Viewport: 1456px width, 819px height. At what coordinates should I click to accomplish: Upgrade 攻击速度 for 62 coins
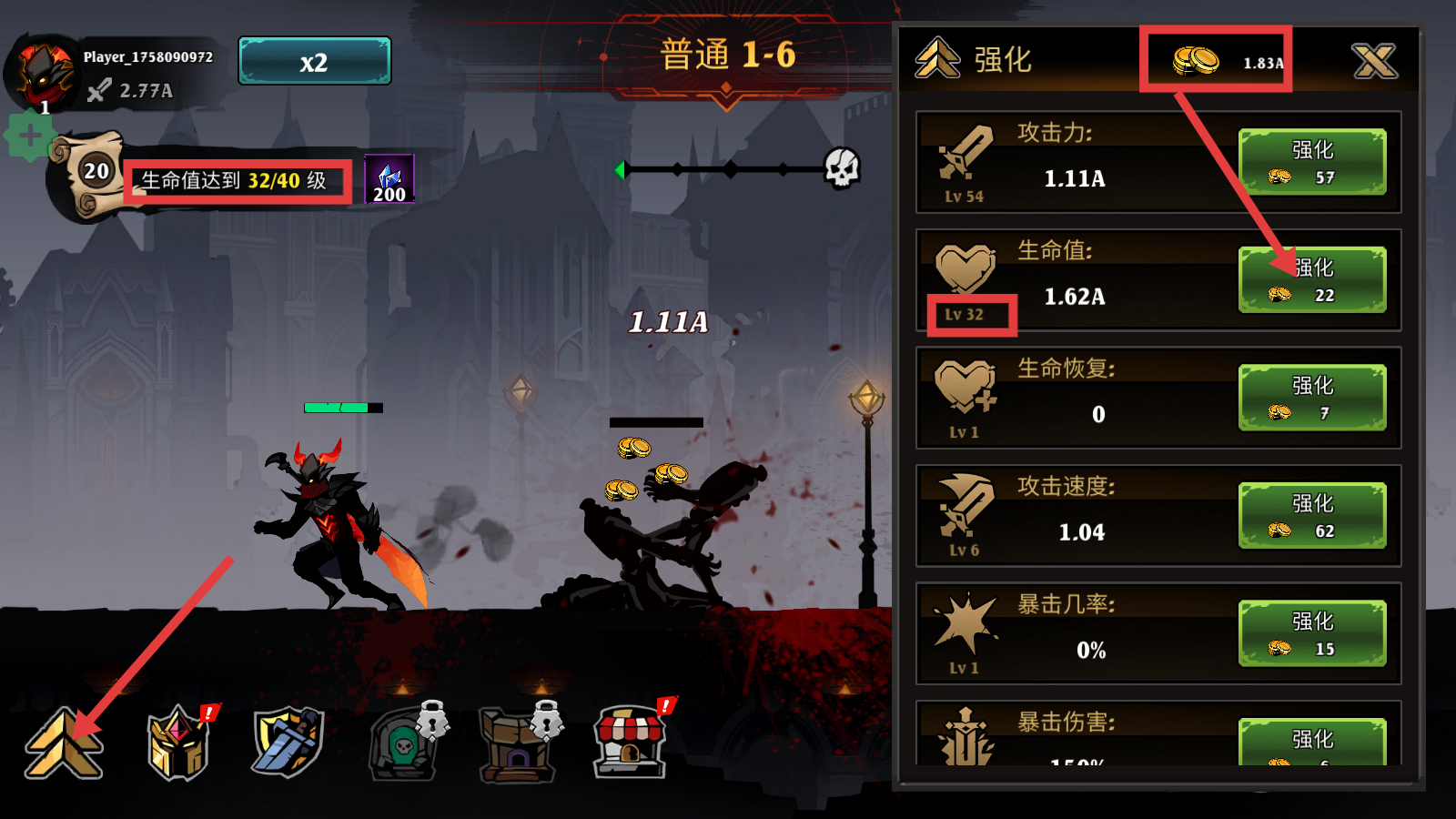pos(1311,516)
